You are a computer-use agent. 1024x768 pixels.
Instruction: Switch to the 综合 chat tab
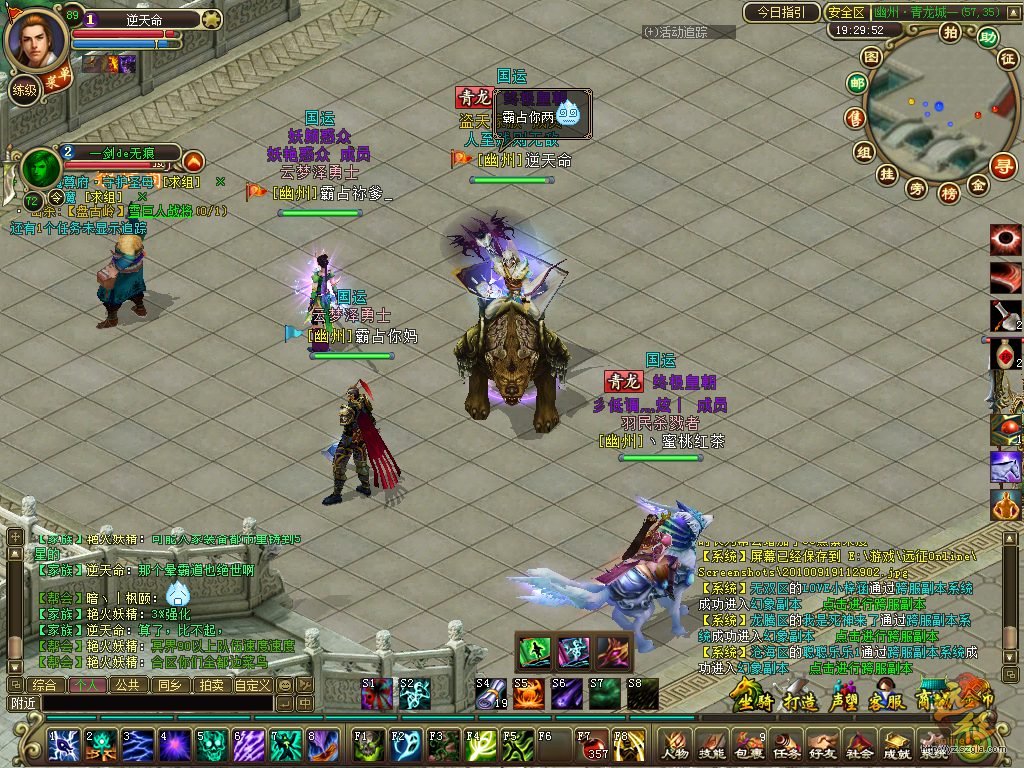point(44,685)
